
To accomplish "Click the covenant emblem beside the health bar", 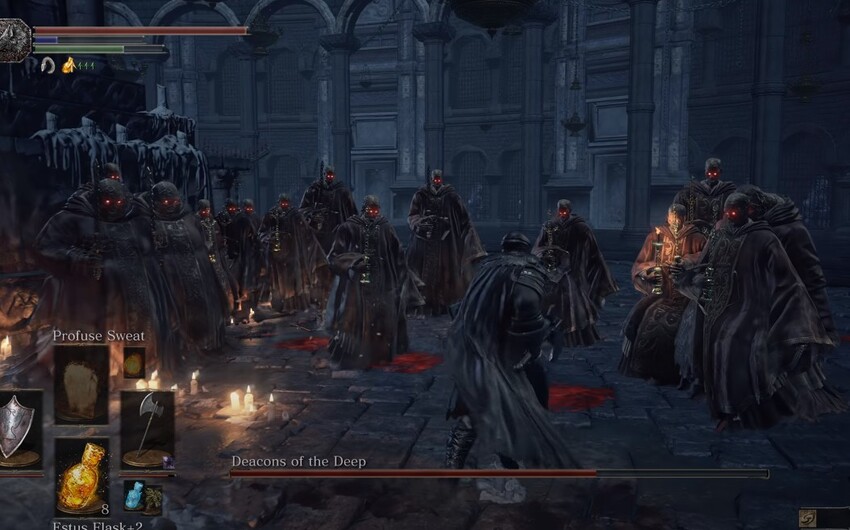I will [x=15, y=40].
